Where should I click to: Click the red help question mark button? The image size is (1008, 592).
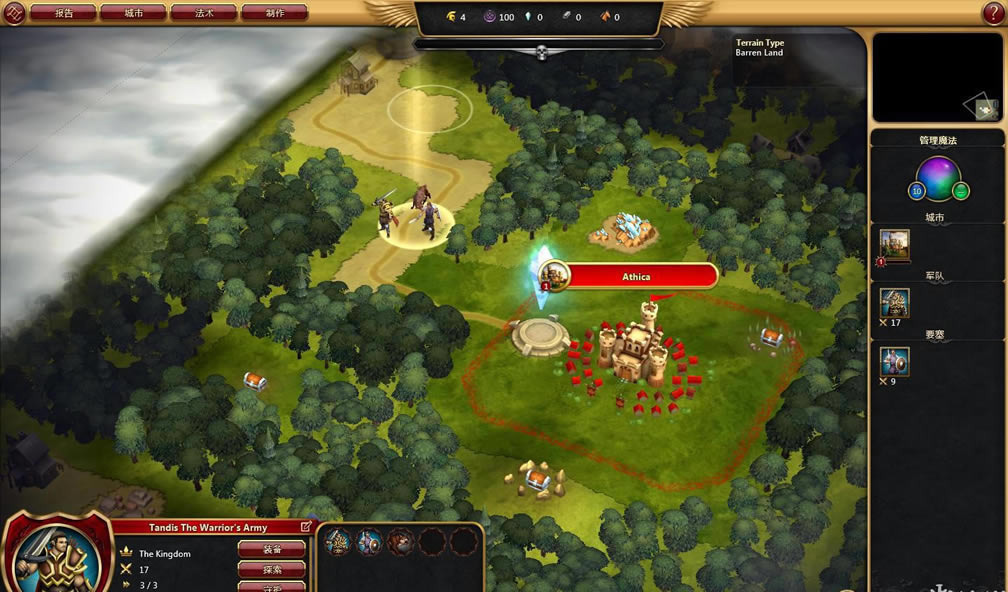coord(994,13)
